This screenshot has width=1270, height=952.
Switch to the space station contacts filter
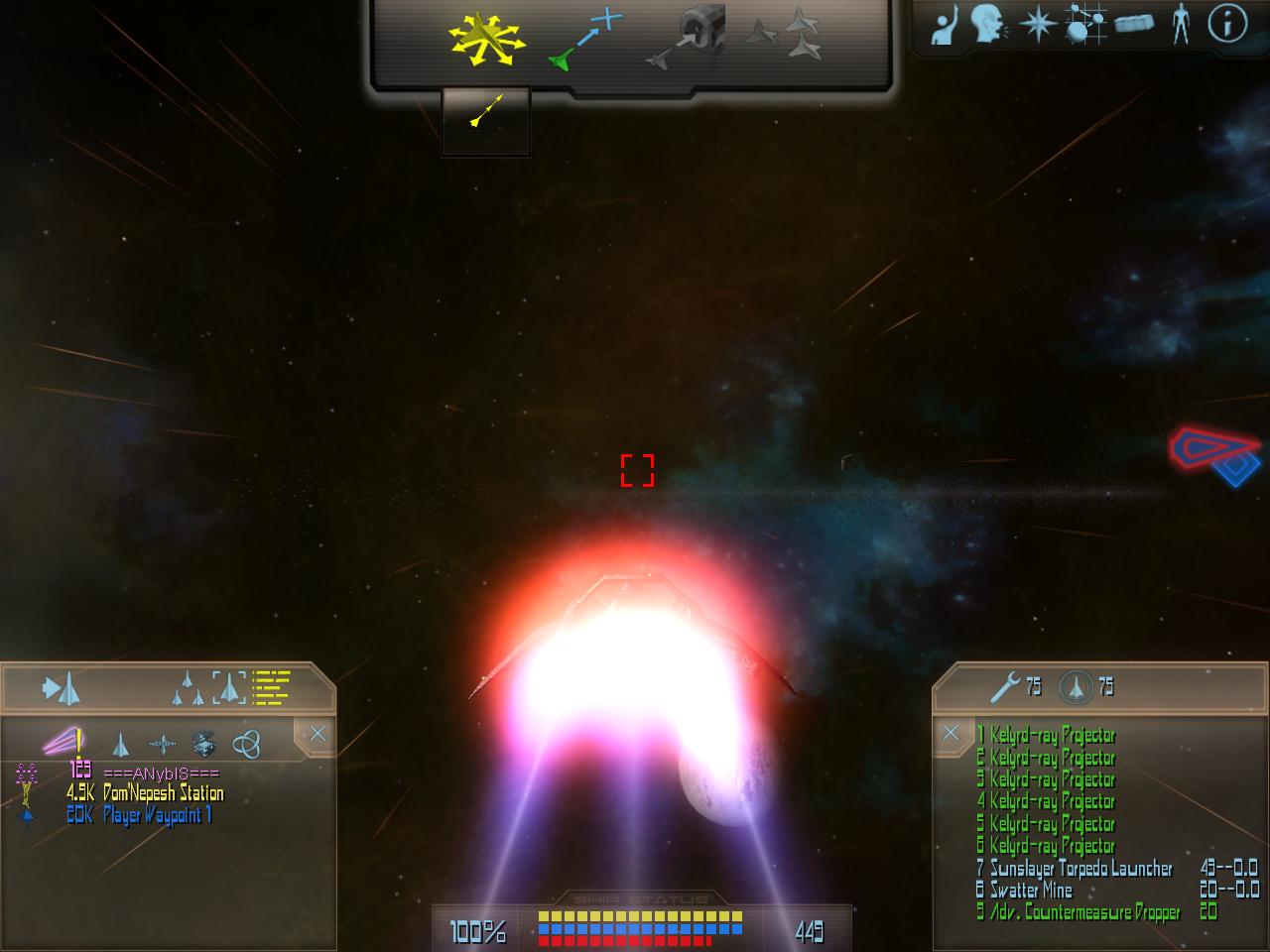pos(203,743)
